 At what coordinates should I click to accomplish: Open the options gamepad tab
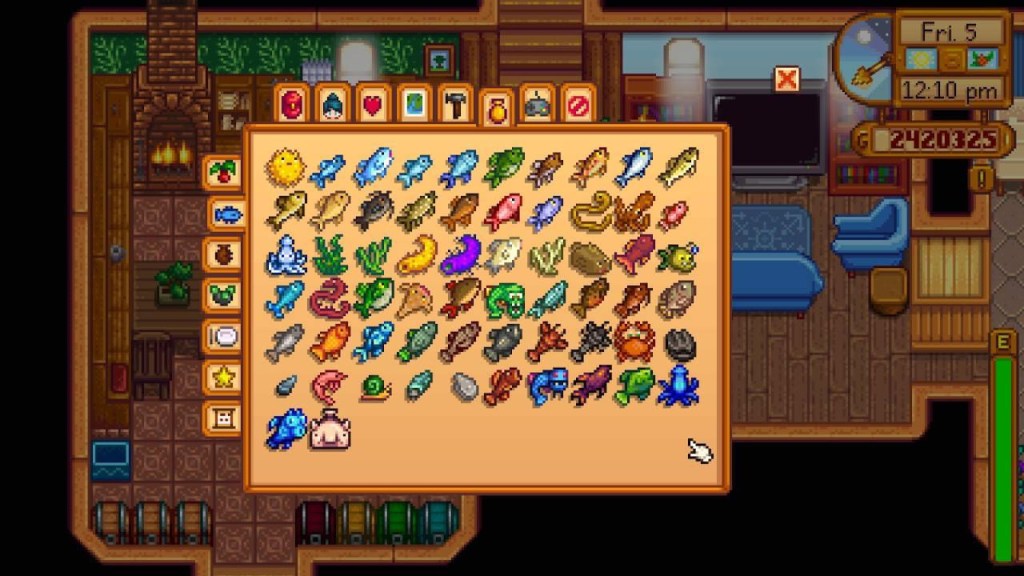[x=537, y=104]
